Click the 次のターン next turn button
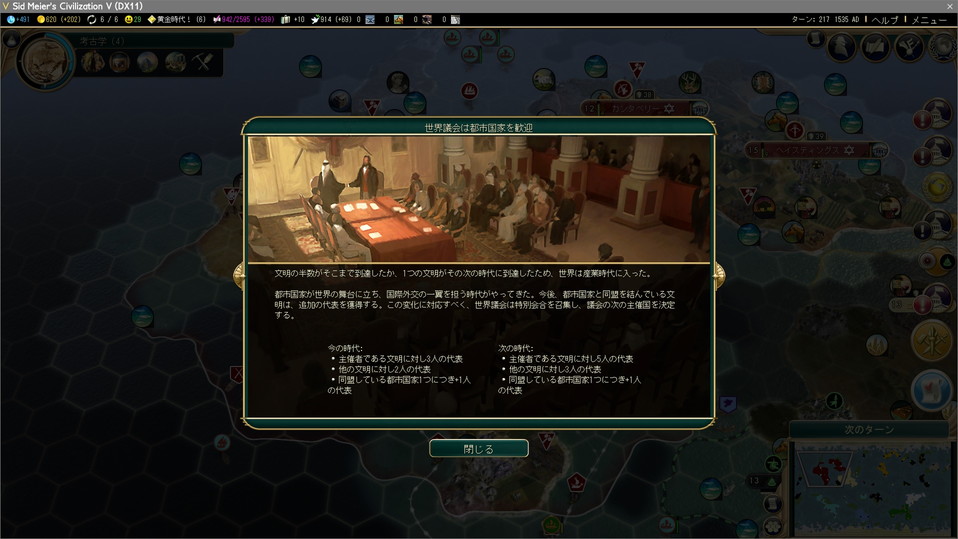The width and height of the screenshot is (958, 539). pos(869,429)
